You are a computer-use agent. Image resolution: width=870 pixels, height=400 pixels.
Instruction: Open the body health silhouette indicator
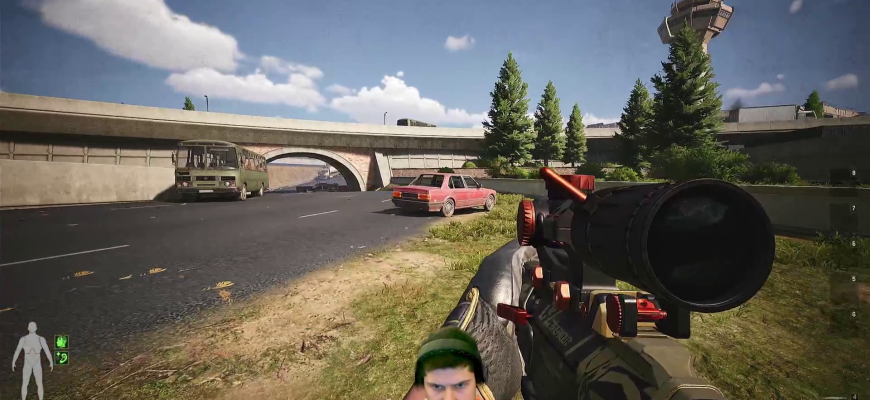coord(32,357)
